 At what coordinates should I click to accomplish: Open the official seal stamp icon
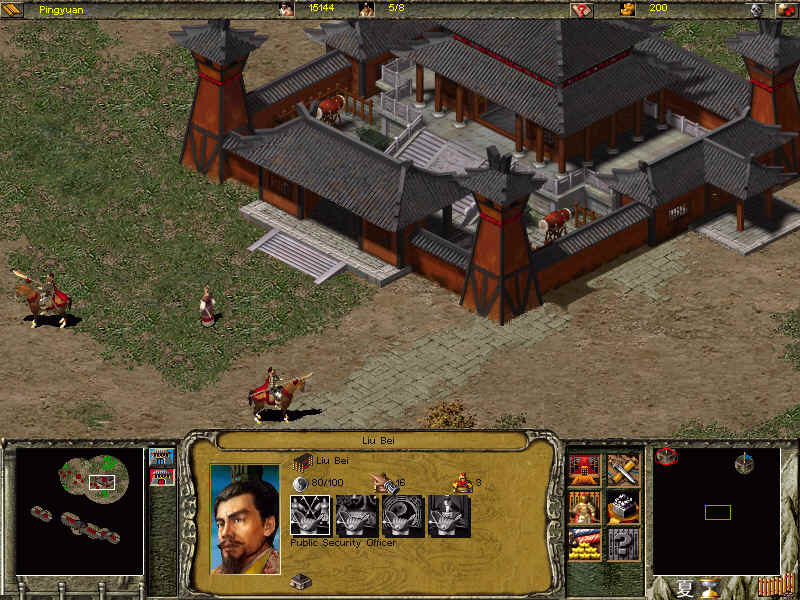pyautogui.click(x=623, y=506)
